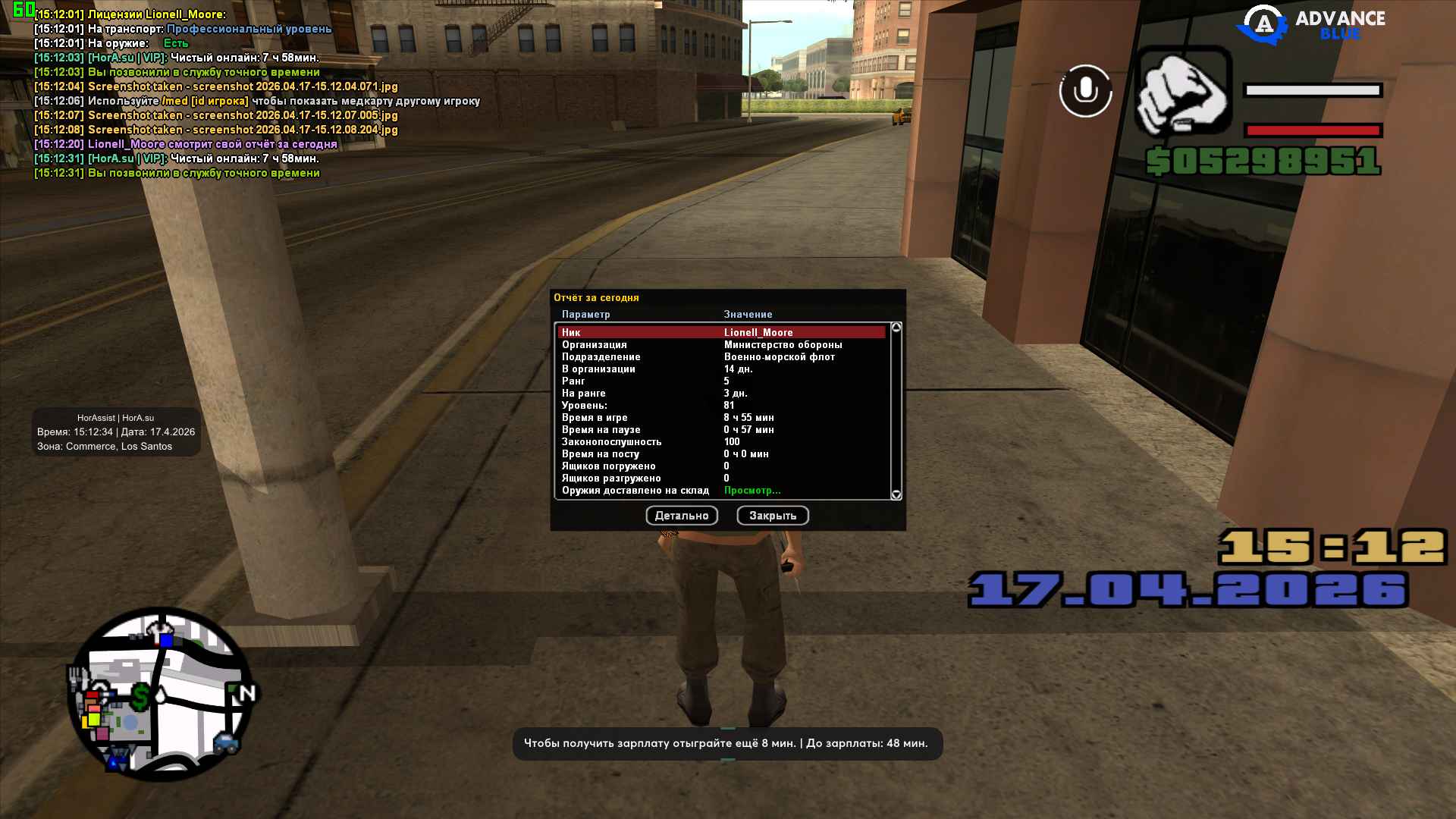Click the list's scroll up arrow
Viewport: 1456px width, 819px height.
tap(896, 328)
